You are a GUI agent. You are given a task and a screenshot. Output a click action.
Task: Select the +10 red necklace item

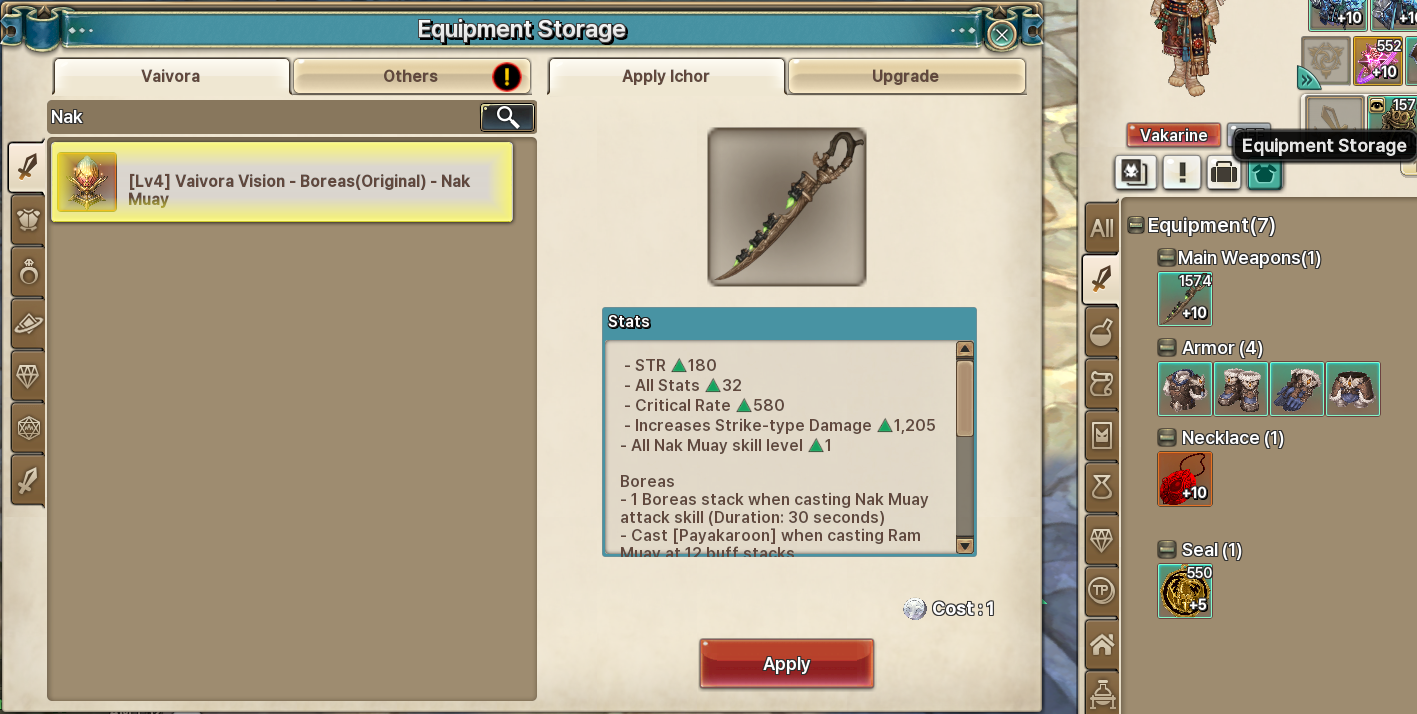1185,479
